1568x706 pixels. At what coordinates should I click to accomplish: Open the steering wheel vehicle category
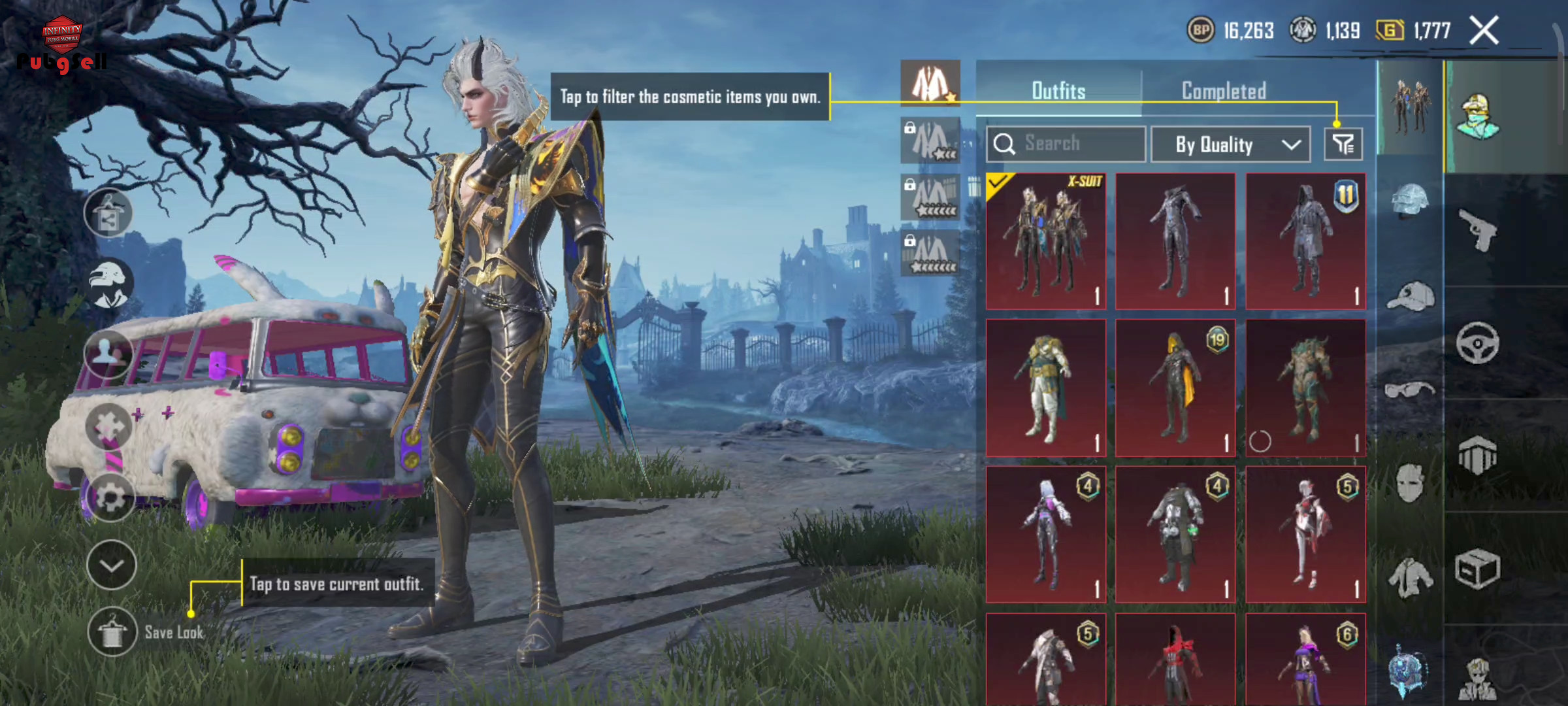pyautogui.click(x=1477, y=343)
